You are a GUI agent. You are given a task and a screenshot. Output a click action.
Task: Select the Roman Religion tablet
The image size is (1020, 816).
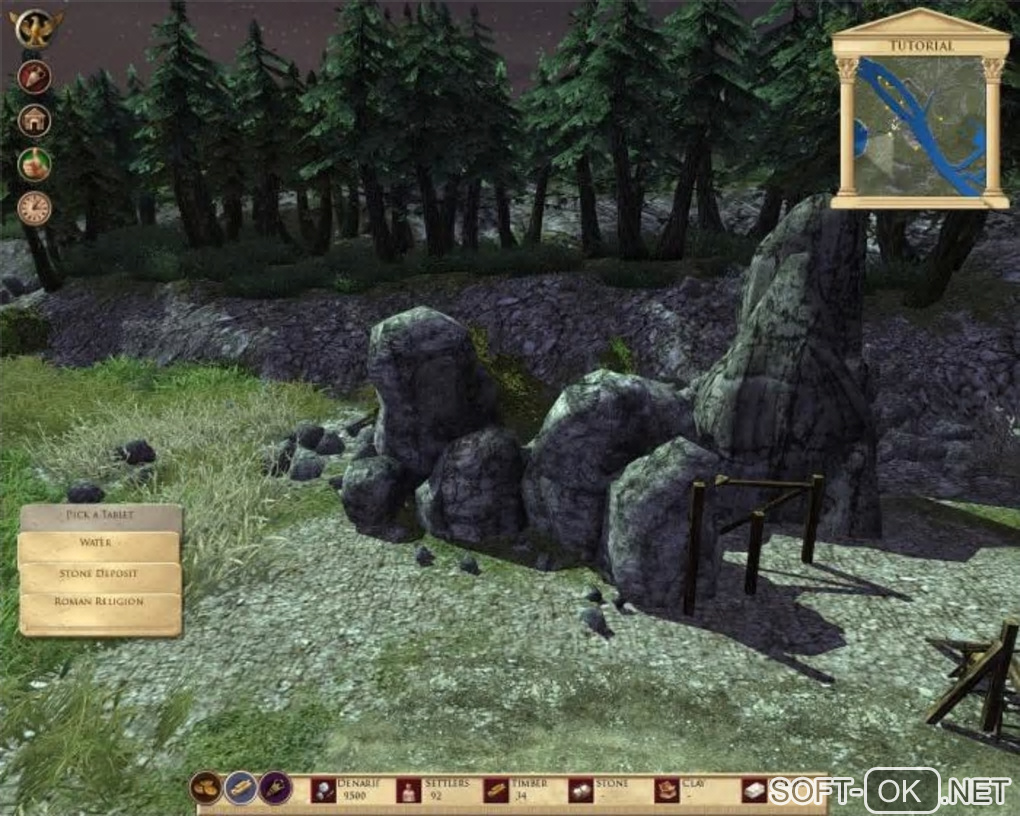[x=99, y=603]
